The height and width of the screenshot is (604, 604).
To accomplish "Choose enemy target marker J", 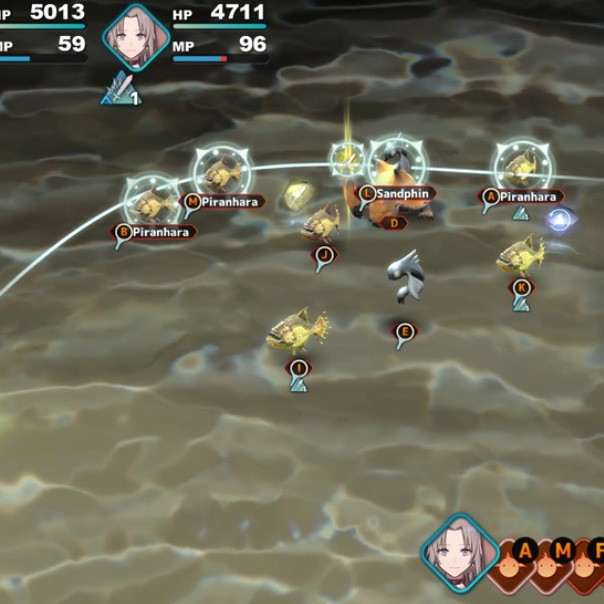I will (322, 254).
